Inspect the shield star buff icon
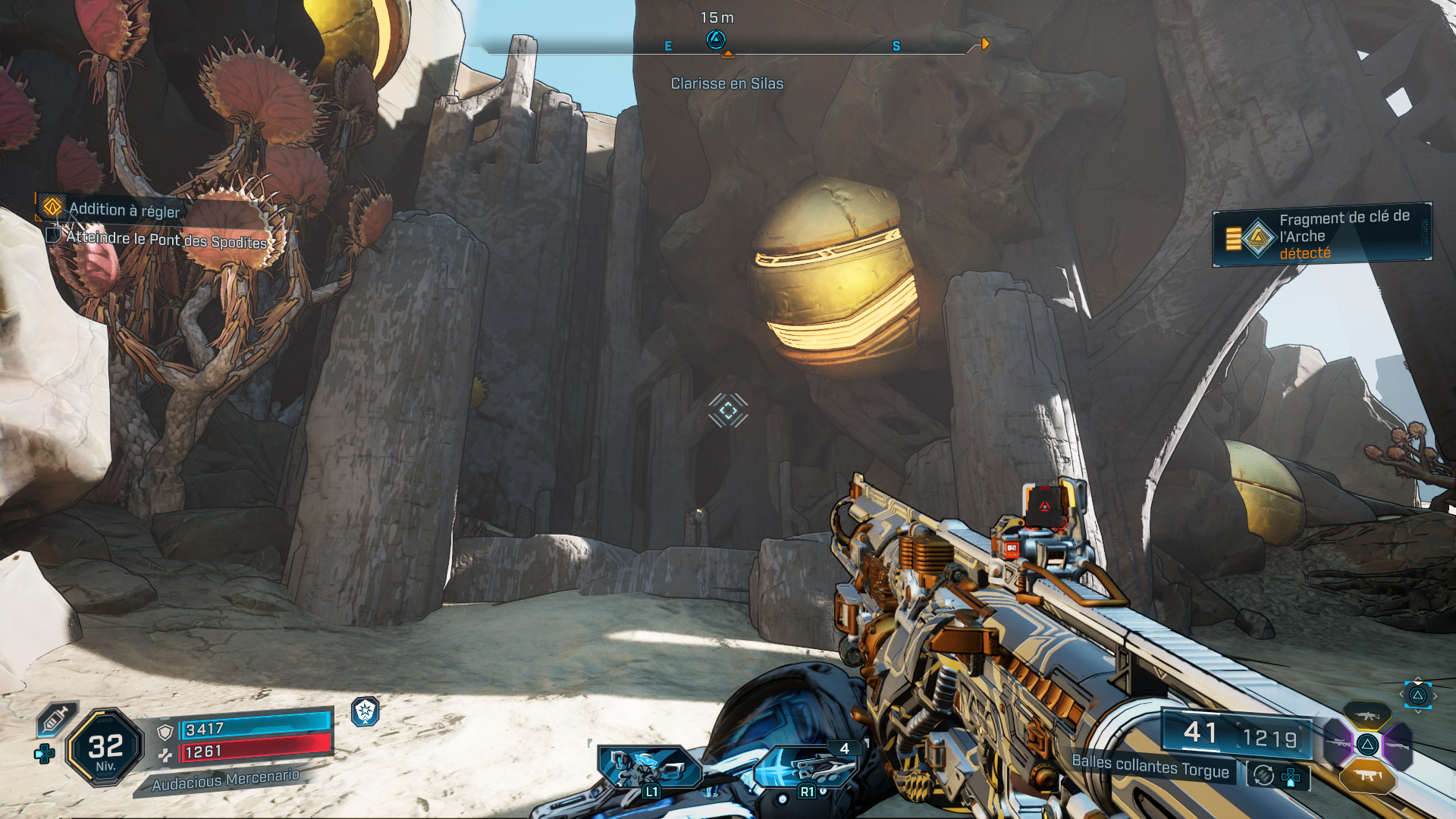The width and height of the screenshot is (1456, 819). 366,711
